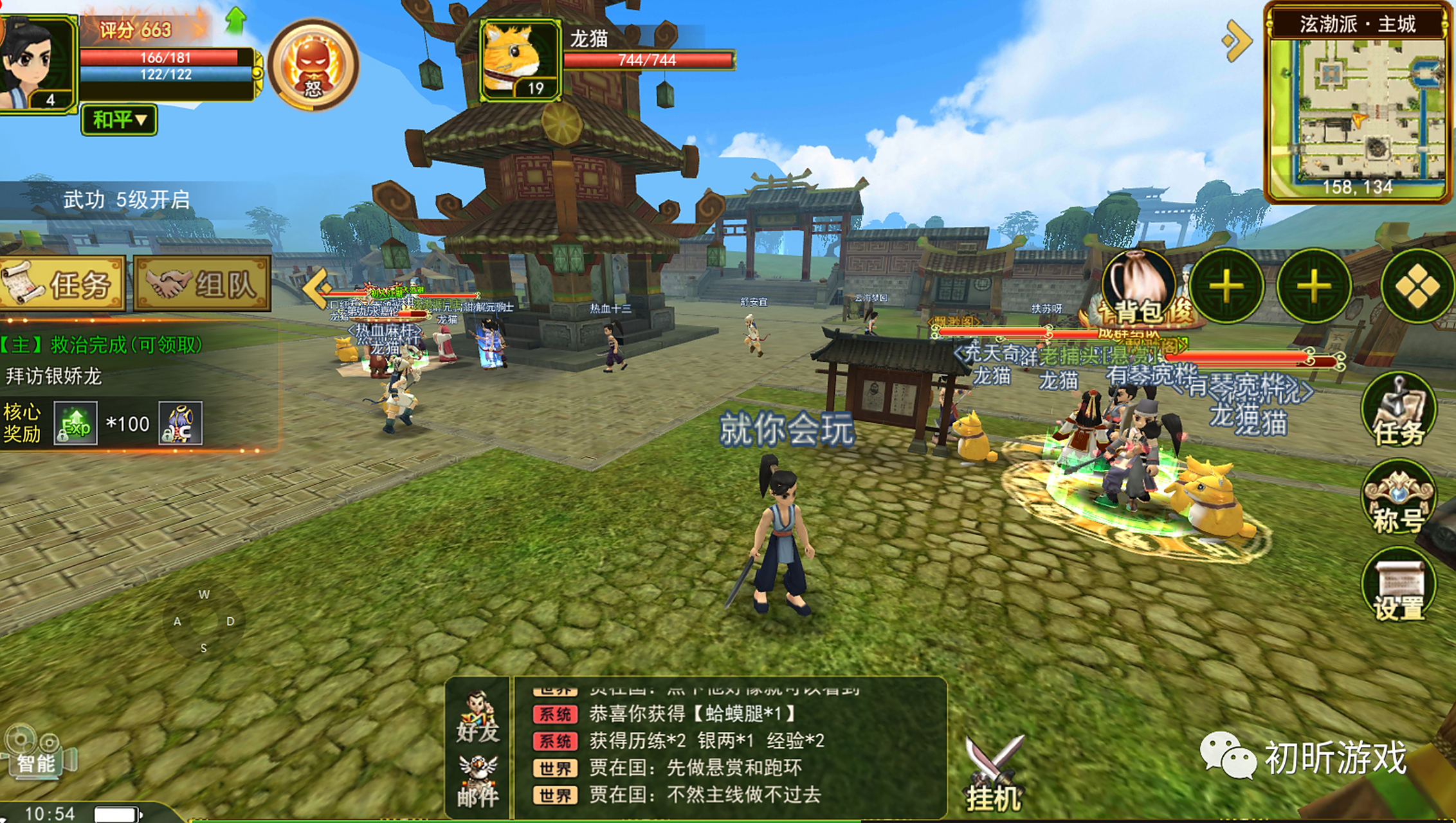
Task: Open the 和平 combat mode dropdown
Action: coord(119,120)
